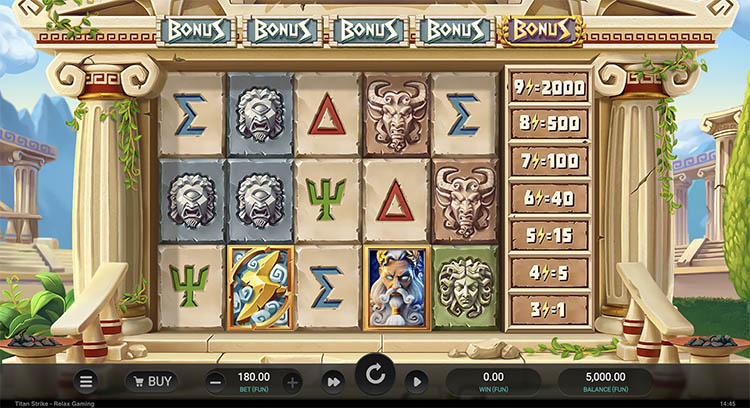750x408 pixels.
Task: Increase the bet amount with plus
Action: click(x=292, y=381)
